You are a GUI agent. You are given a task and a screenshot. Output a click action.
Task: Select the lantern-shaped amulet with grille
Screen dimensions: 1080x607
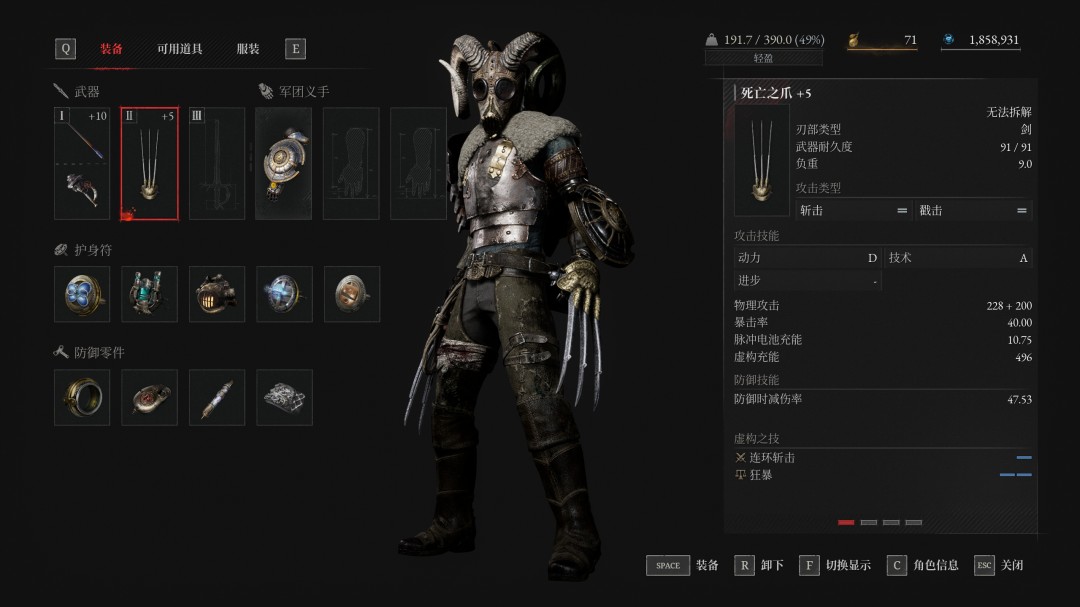pos(216,294)
